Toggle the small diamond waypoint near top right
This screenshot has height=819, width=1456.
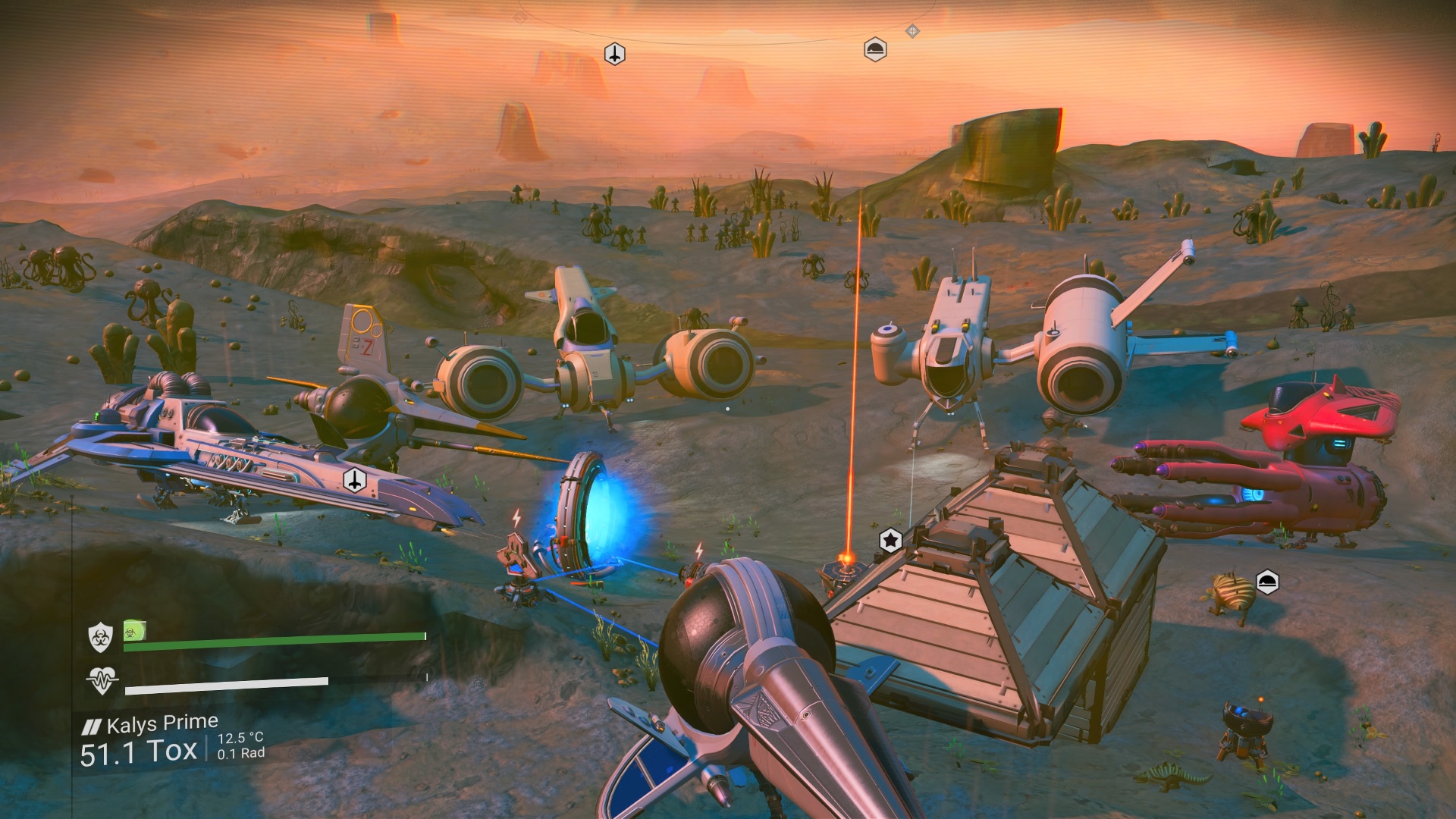tap(913, 32)
